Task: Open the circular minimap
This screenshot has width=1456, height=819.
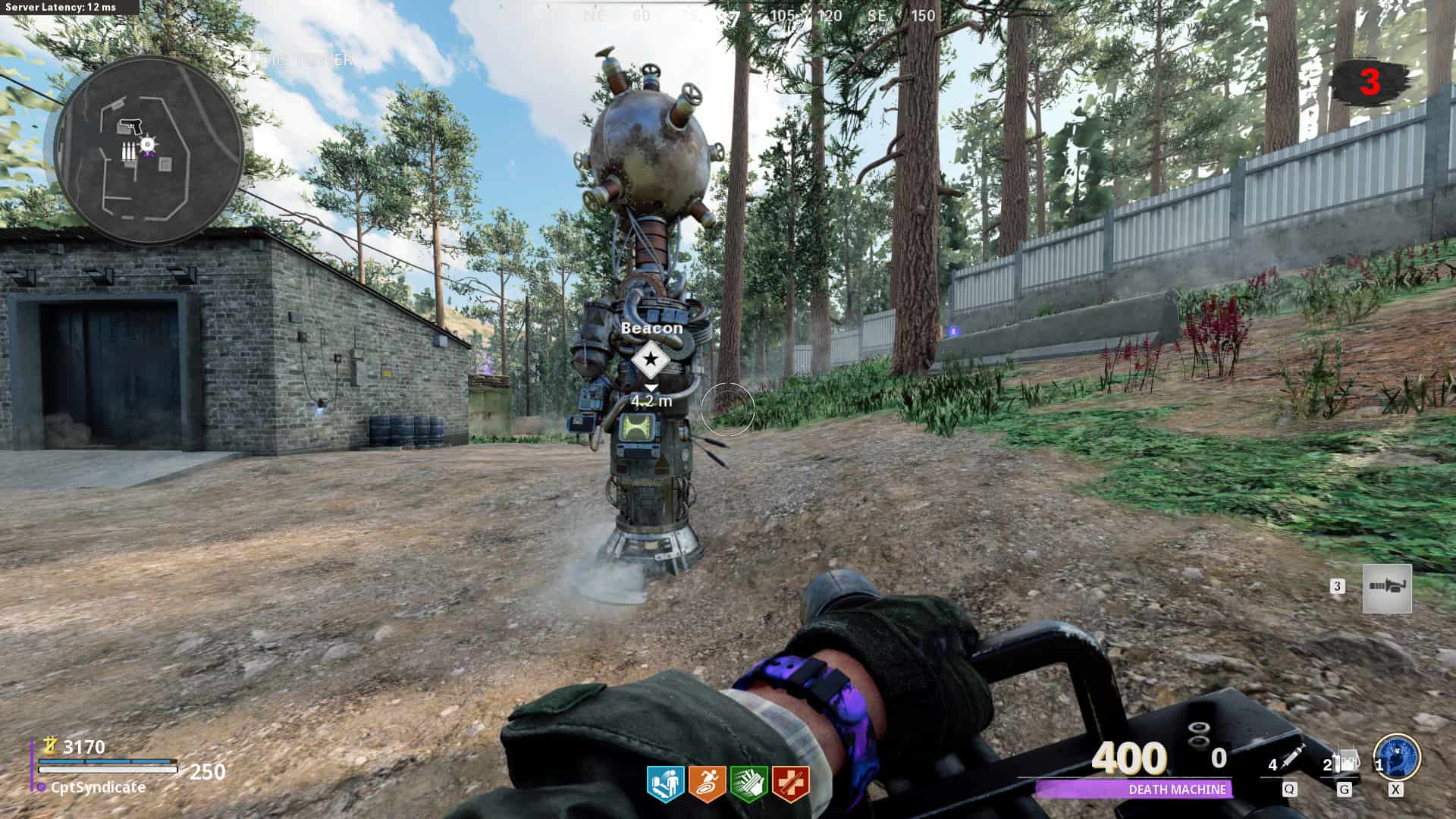Action: point(149,149)
